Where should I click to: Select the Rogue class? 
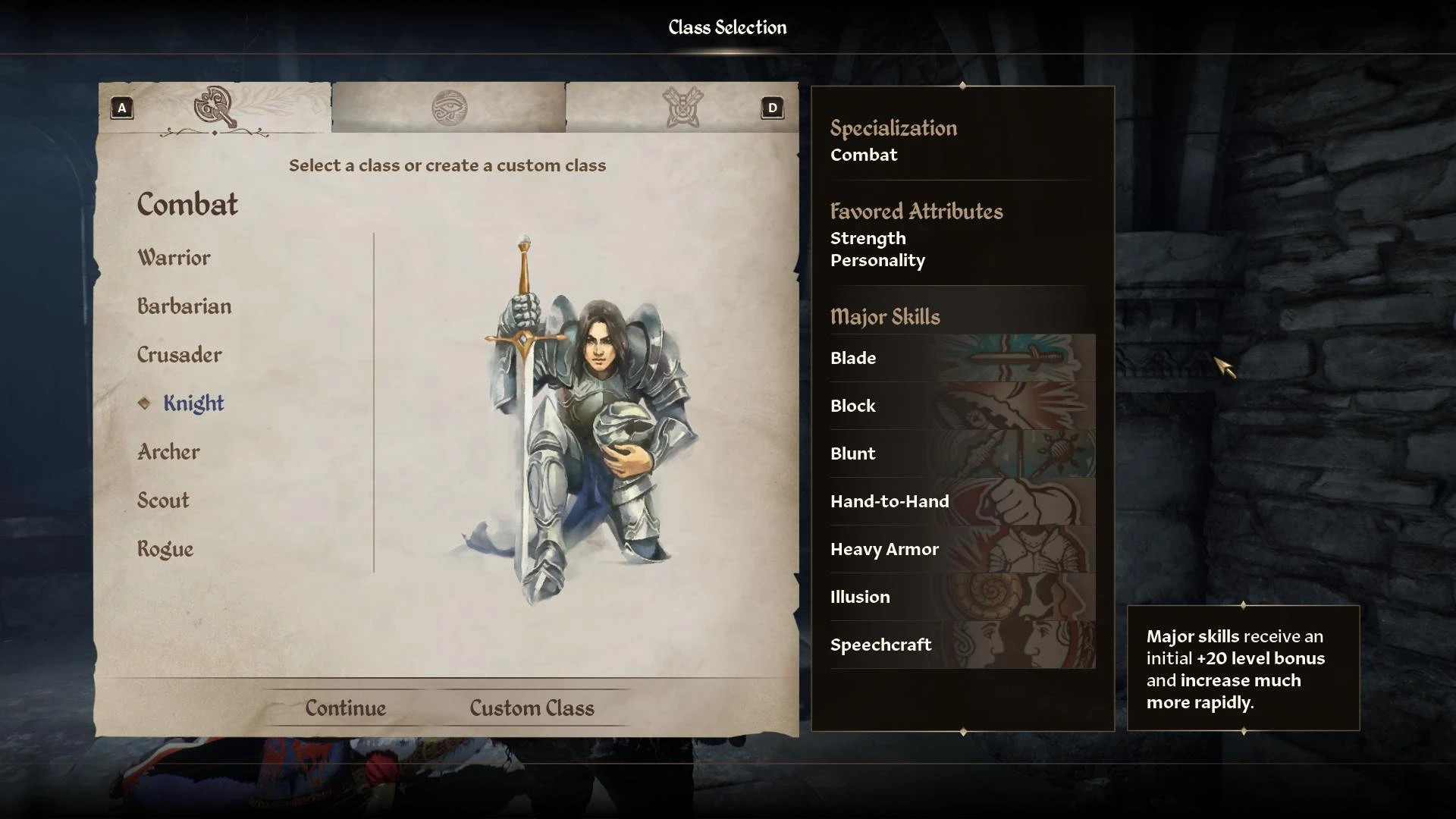pyautogui.click(x=164, y=548)
